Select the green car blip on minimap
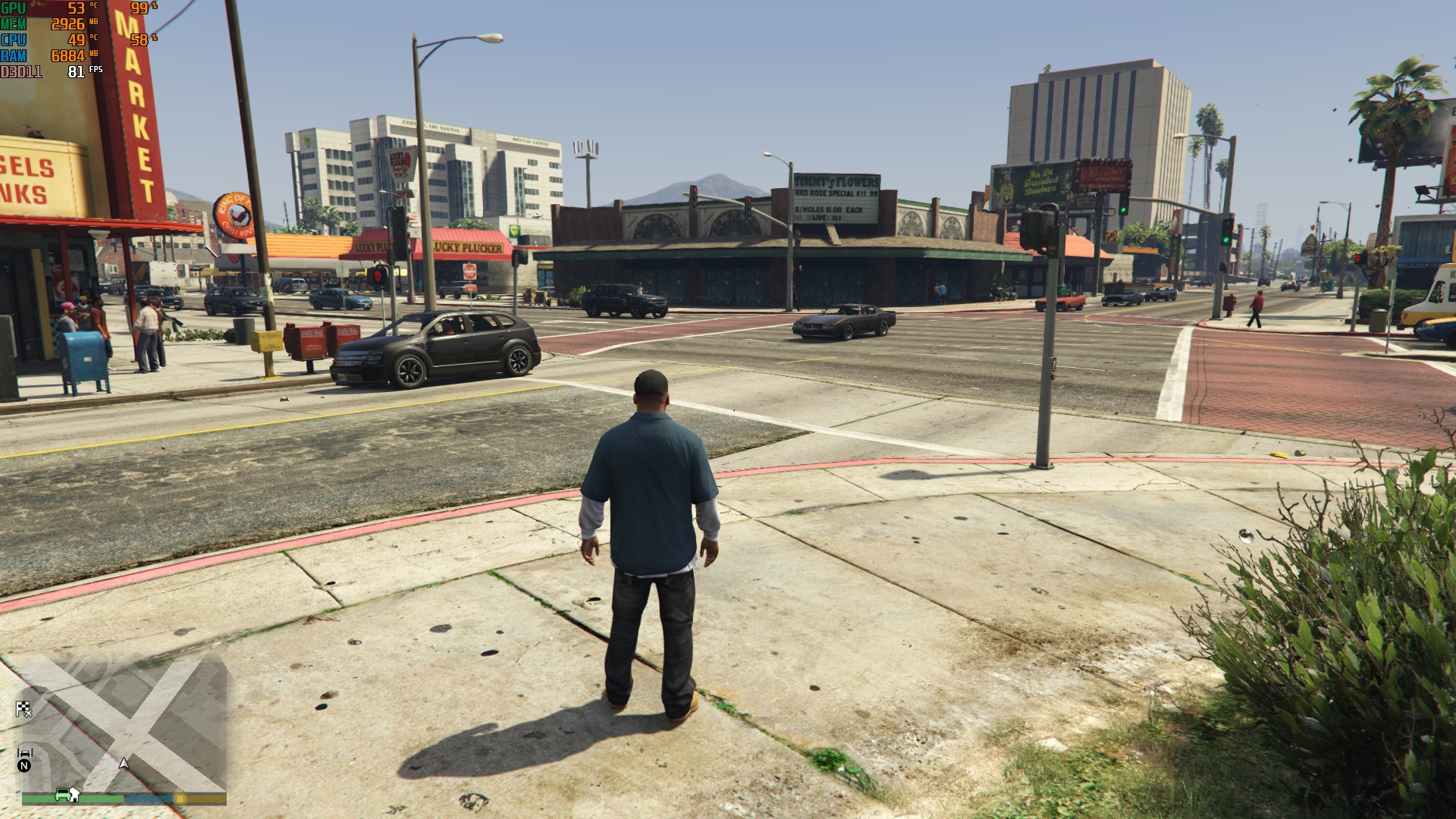 62,794
